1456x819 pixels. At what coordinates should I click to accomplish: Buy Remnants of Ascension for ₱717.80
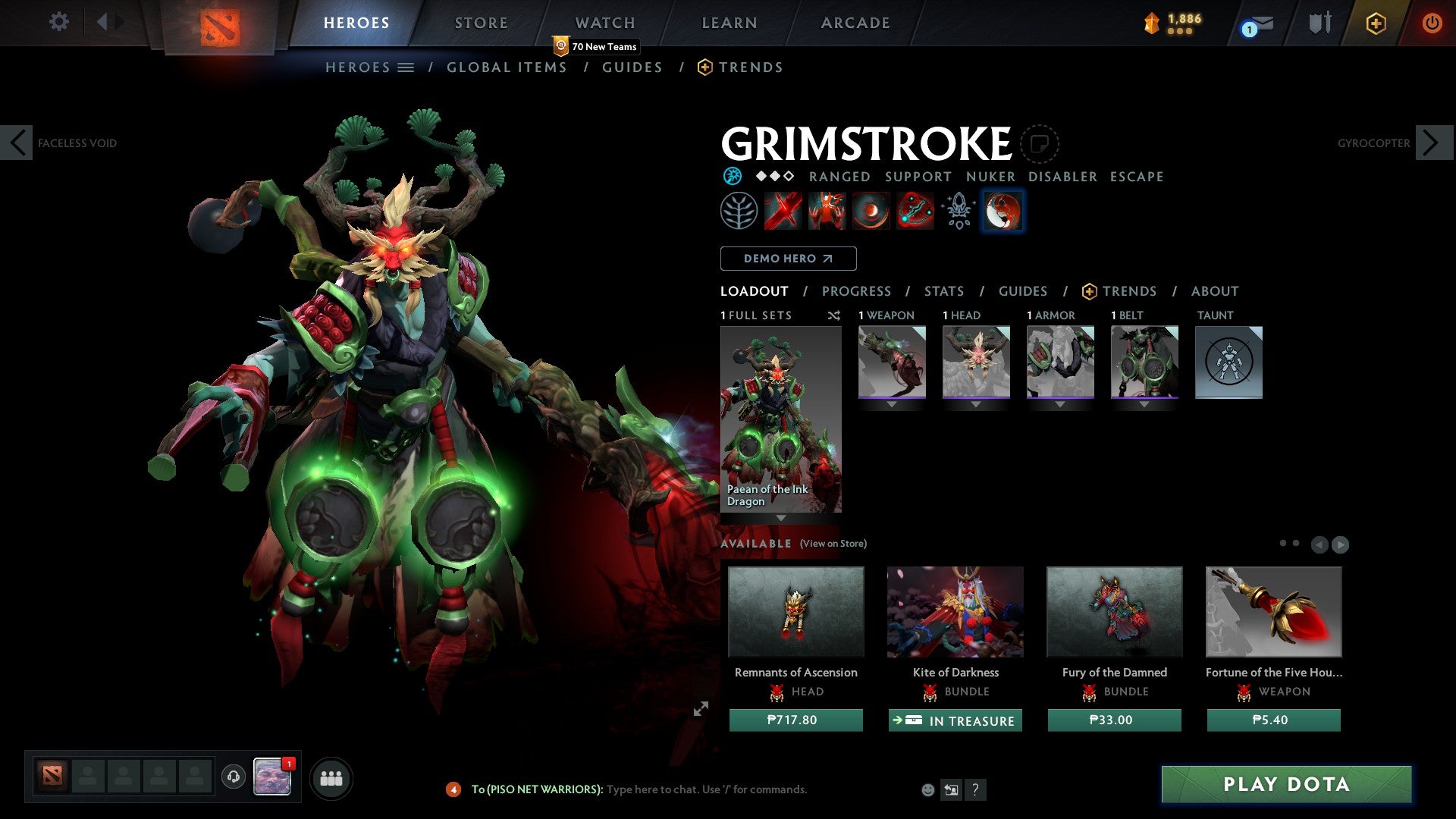(x=795, y=720)
